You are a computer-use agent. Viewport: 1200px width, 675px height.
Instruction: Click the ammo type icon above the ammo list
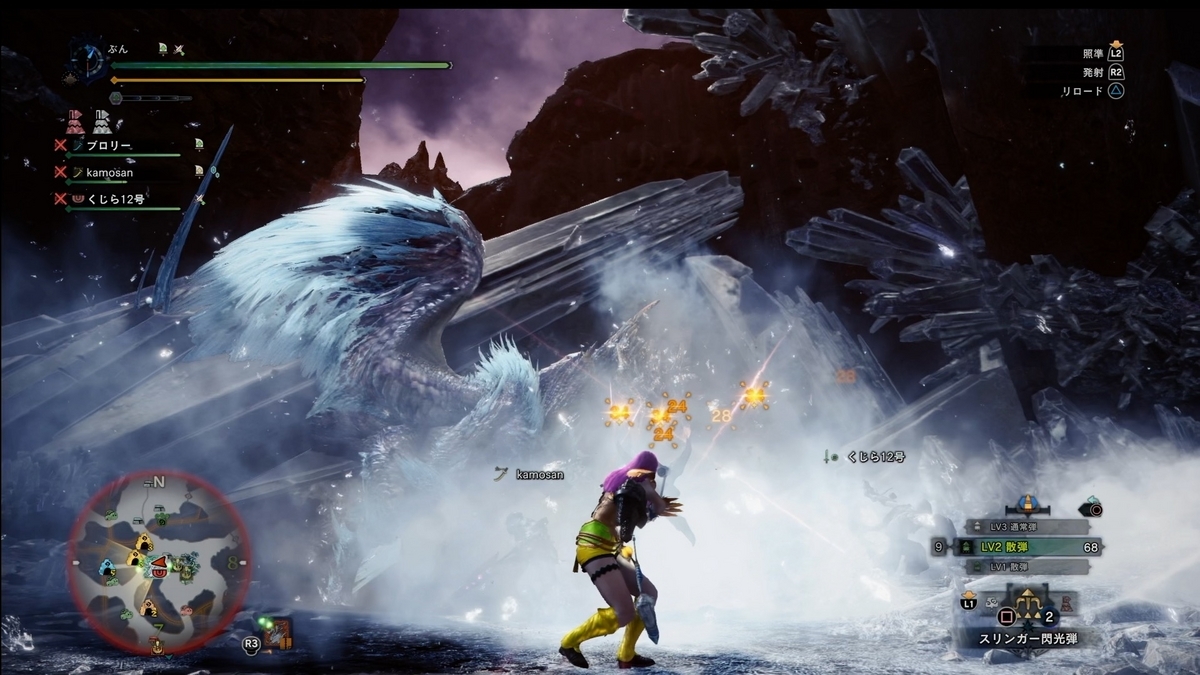pos(1026,503)
